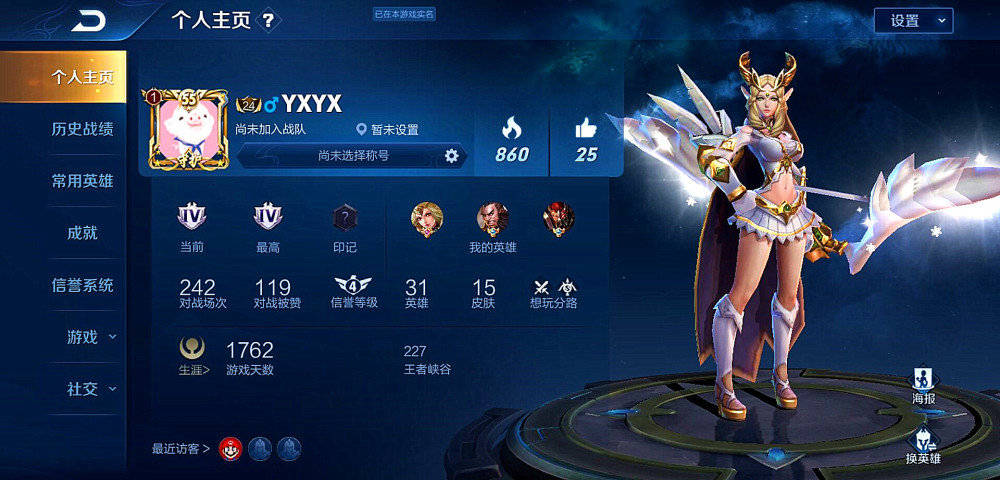View the 当前 rank badge

[x=192, y=218]
